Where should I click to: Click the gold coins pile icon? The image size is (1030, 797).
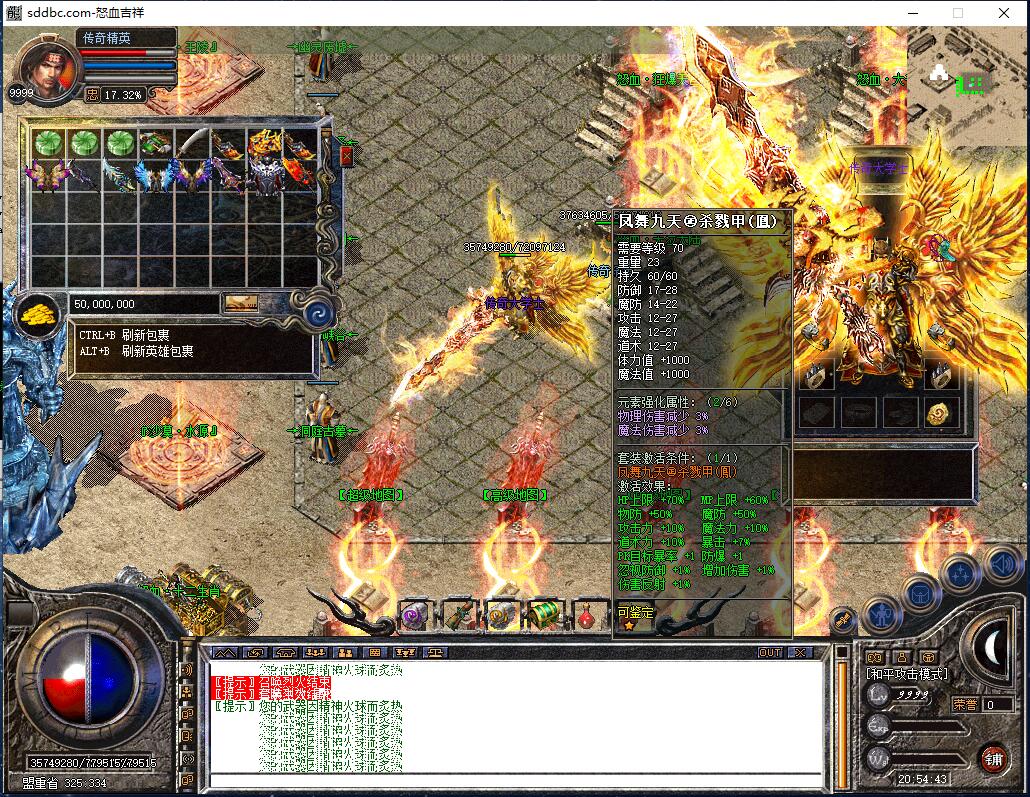point(39,314)
